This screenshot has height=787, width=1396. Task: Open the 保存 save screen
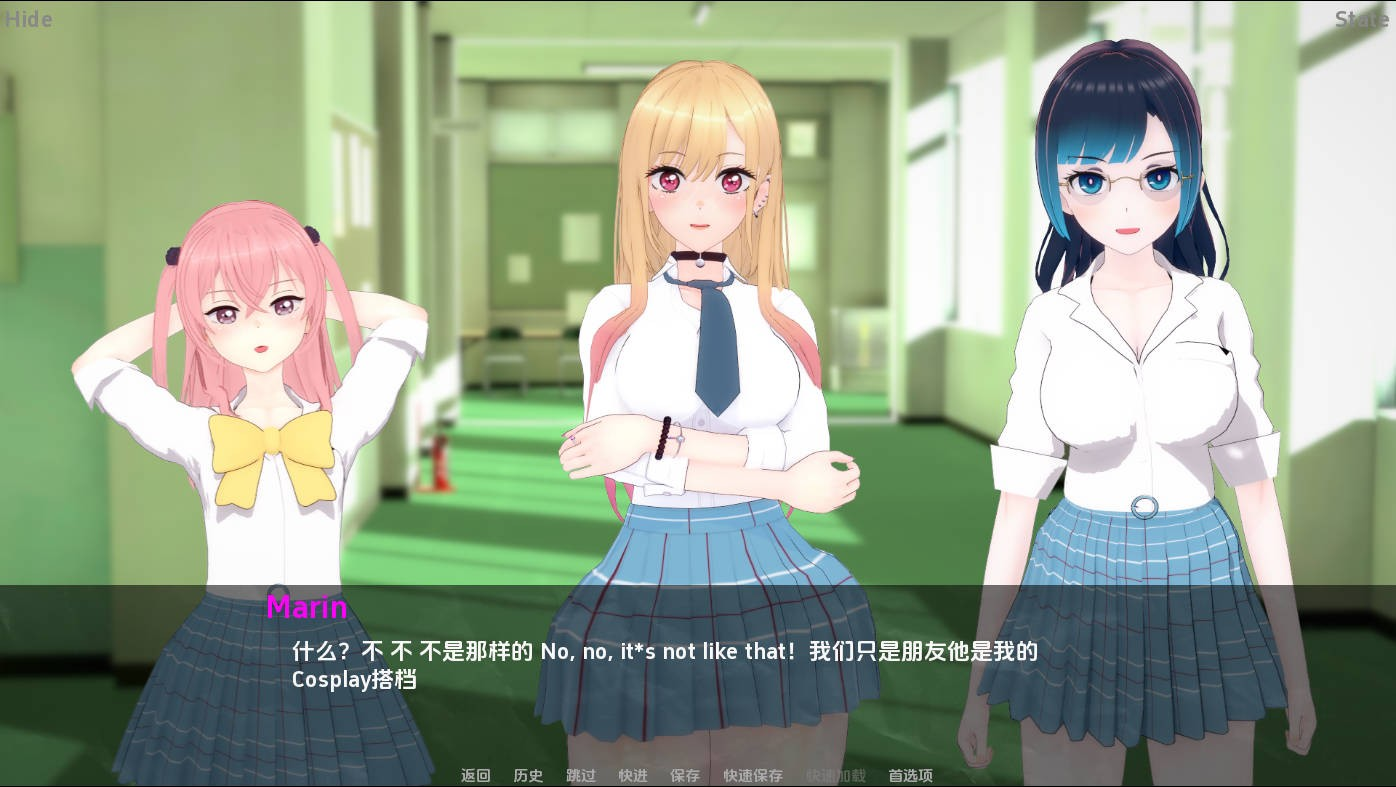click(x=685, y=775)
